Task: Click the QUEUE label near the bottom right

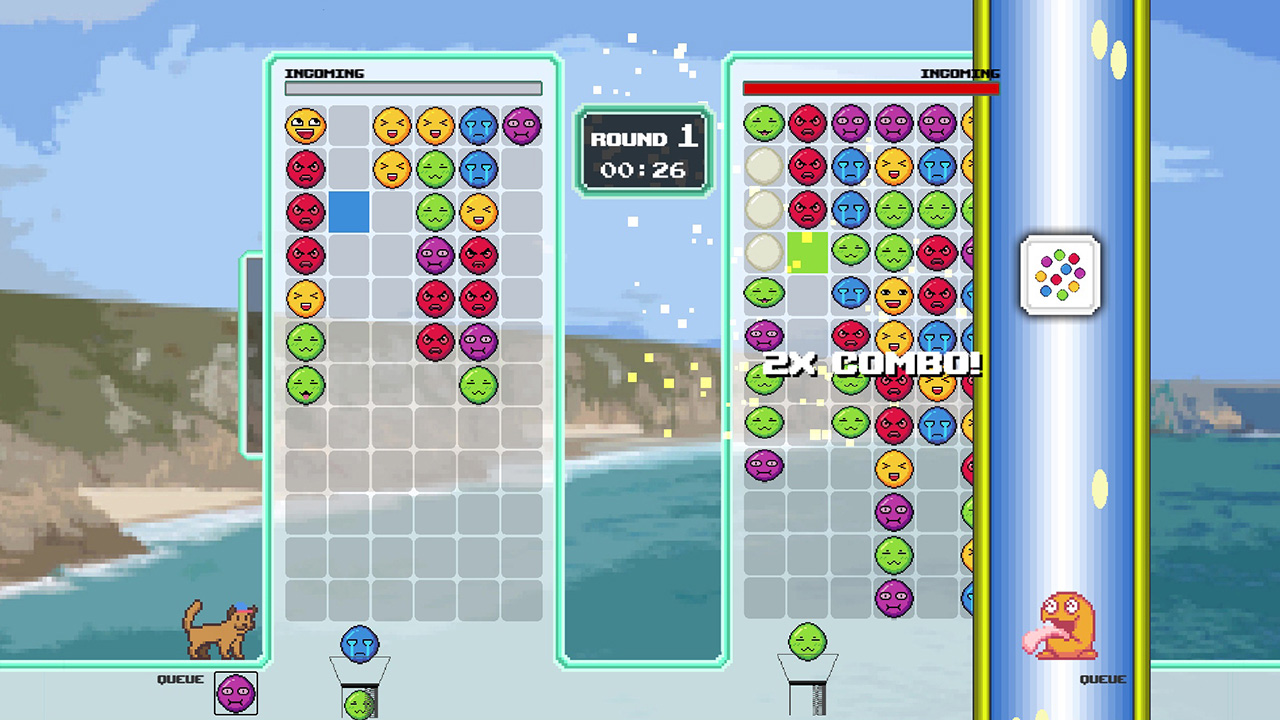Action: (x=1105, y=678)
